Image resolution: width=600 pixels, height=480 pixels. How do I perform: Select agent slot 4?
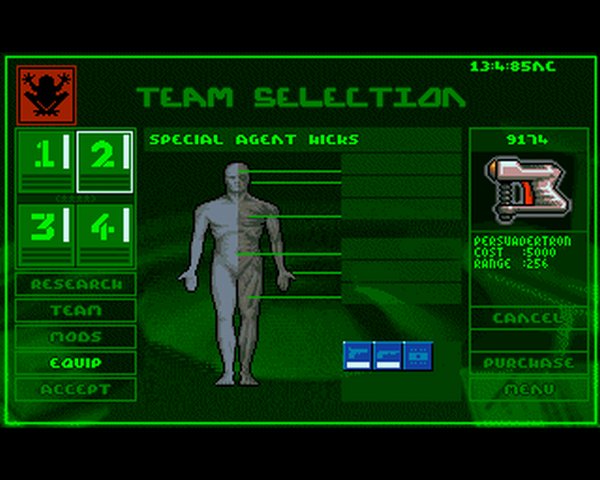pos(105,234)
